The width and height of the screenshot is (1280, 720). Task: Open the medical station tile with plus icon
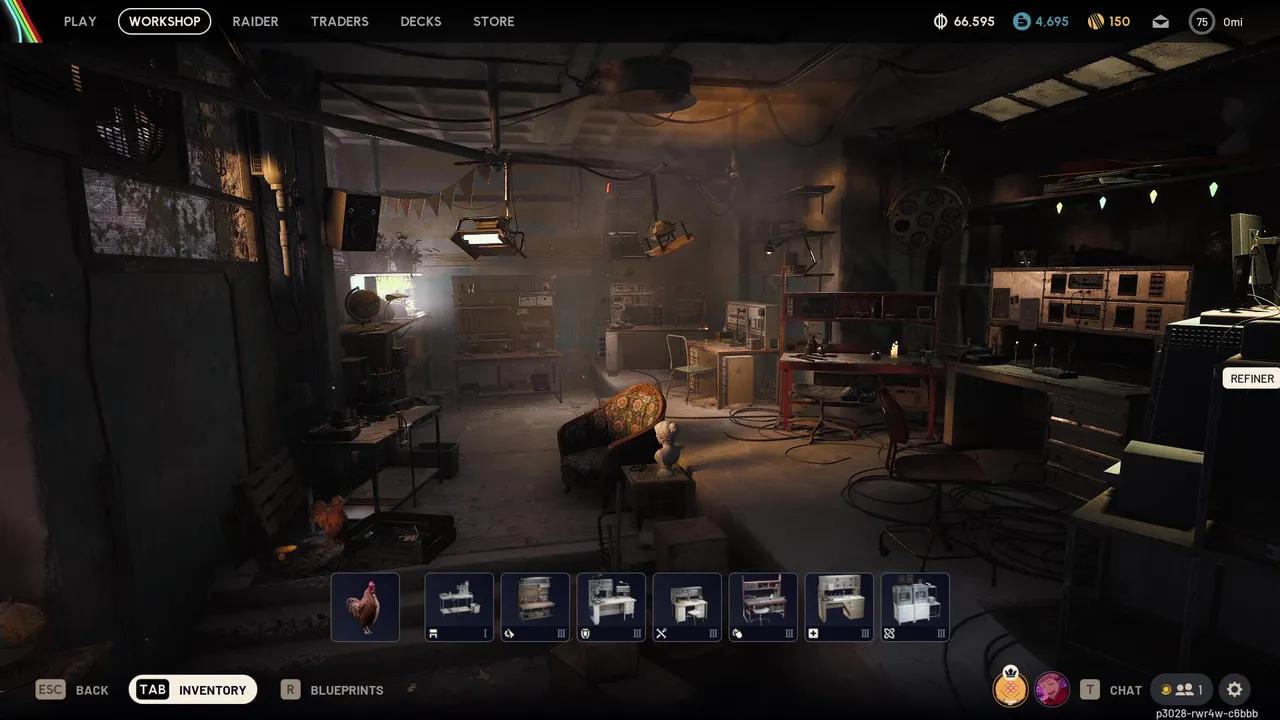tap(839, 607)
